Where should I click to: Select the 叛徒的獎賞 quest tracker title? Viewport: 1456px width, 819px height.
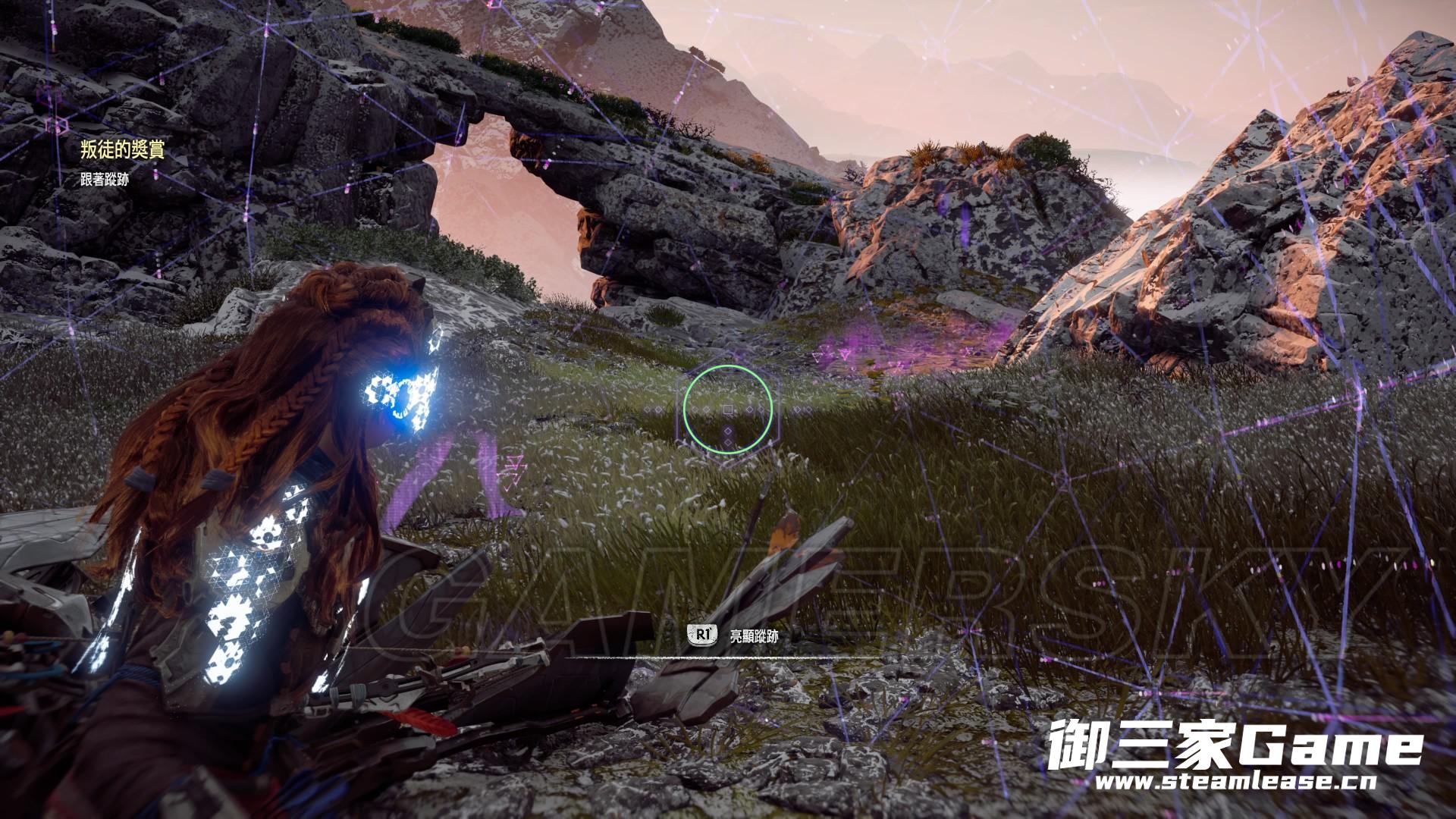(122, 149)
